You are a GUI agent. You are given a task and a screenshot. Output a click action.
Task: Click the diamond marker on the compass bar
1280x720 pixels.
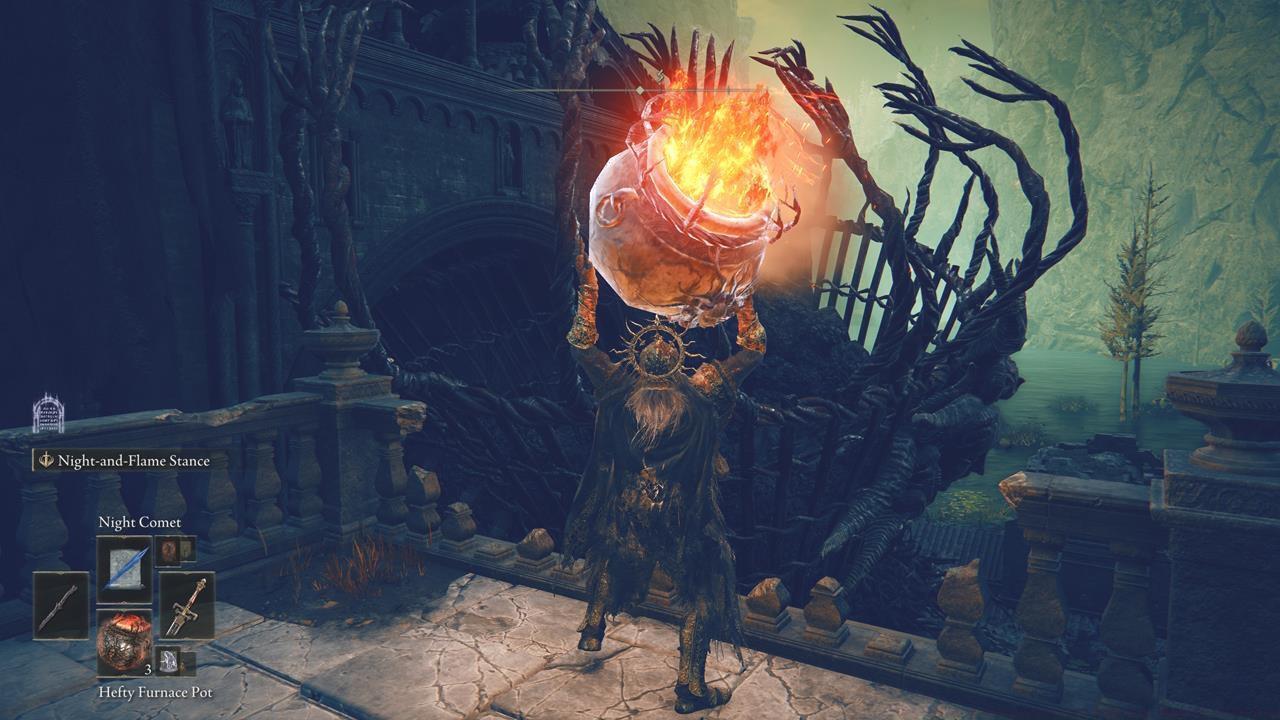[x=639, y=88]
